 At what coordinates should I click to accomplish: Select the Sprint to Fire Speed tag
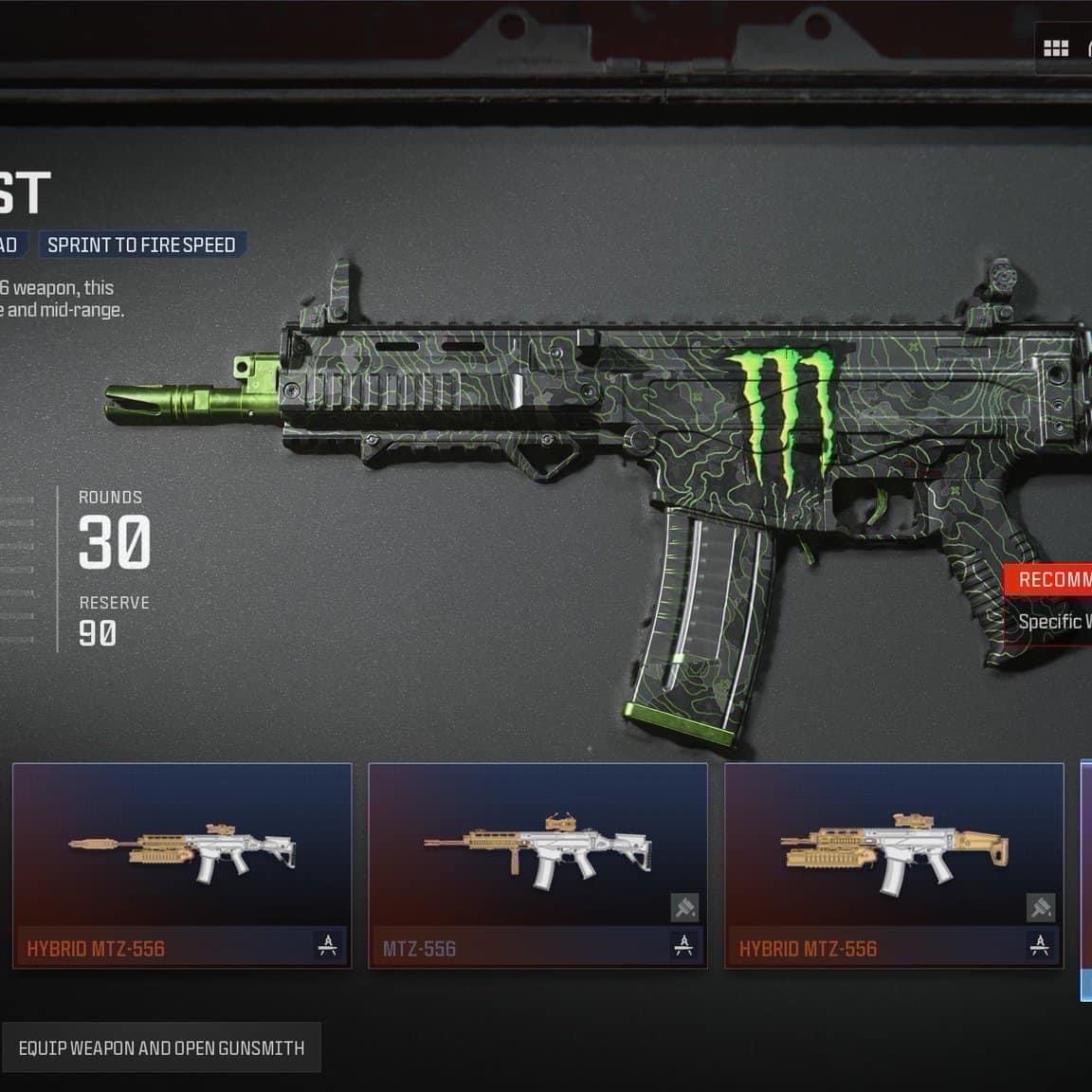[141, 245]
